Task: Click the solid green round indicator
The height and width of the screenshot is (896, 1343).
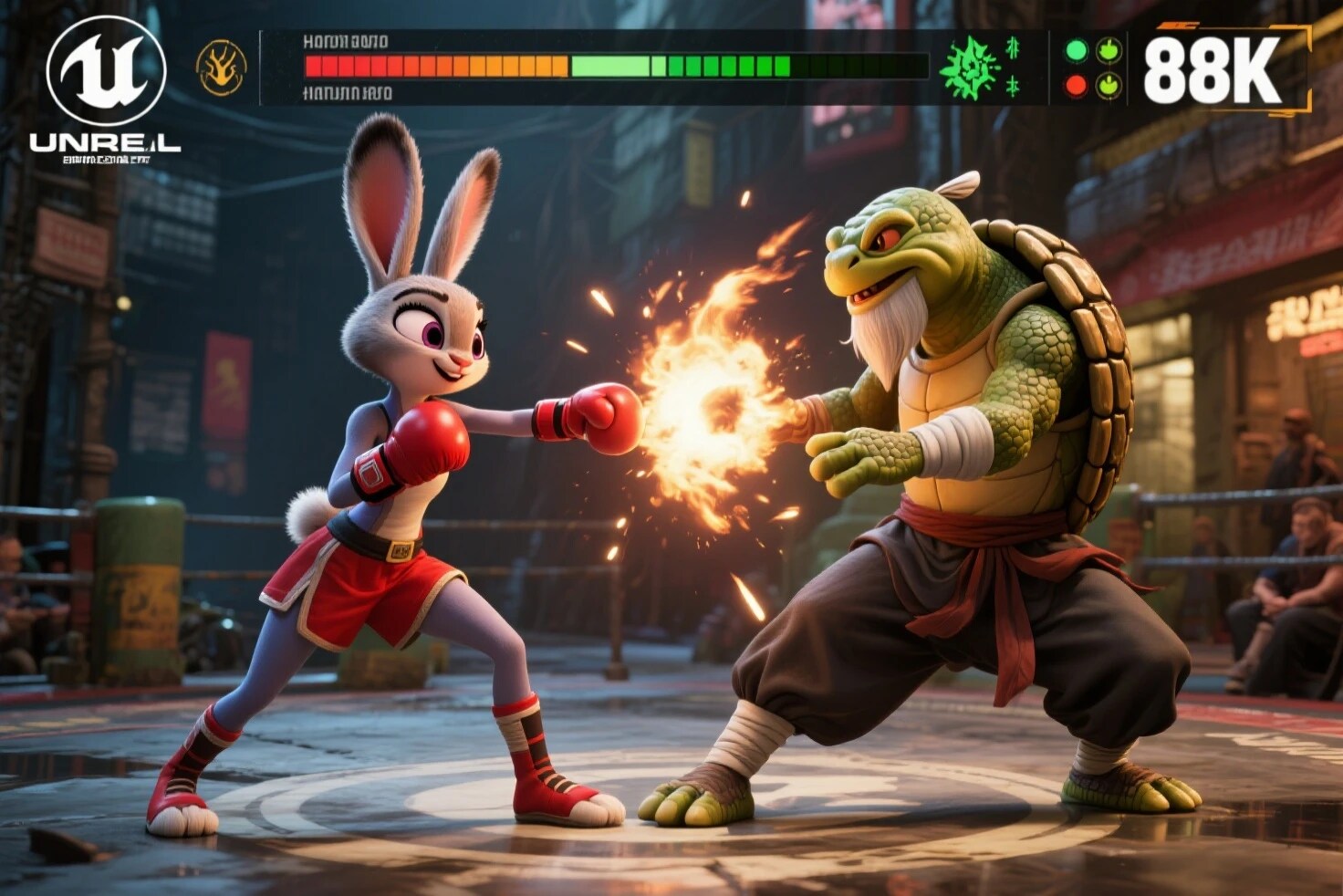Action: point(1077,50)
